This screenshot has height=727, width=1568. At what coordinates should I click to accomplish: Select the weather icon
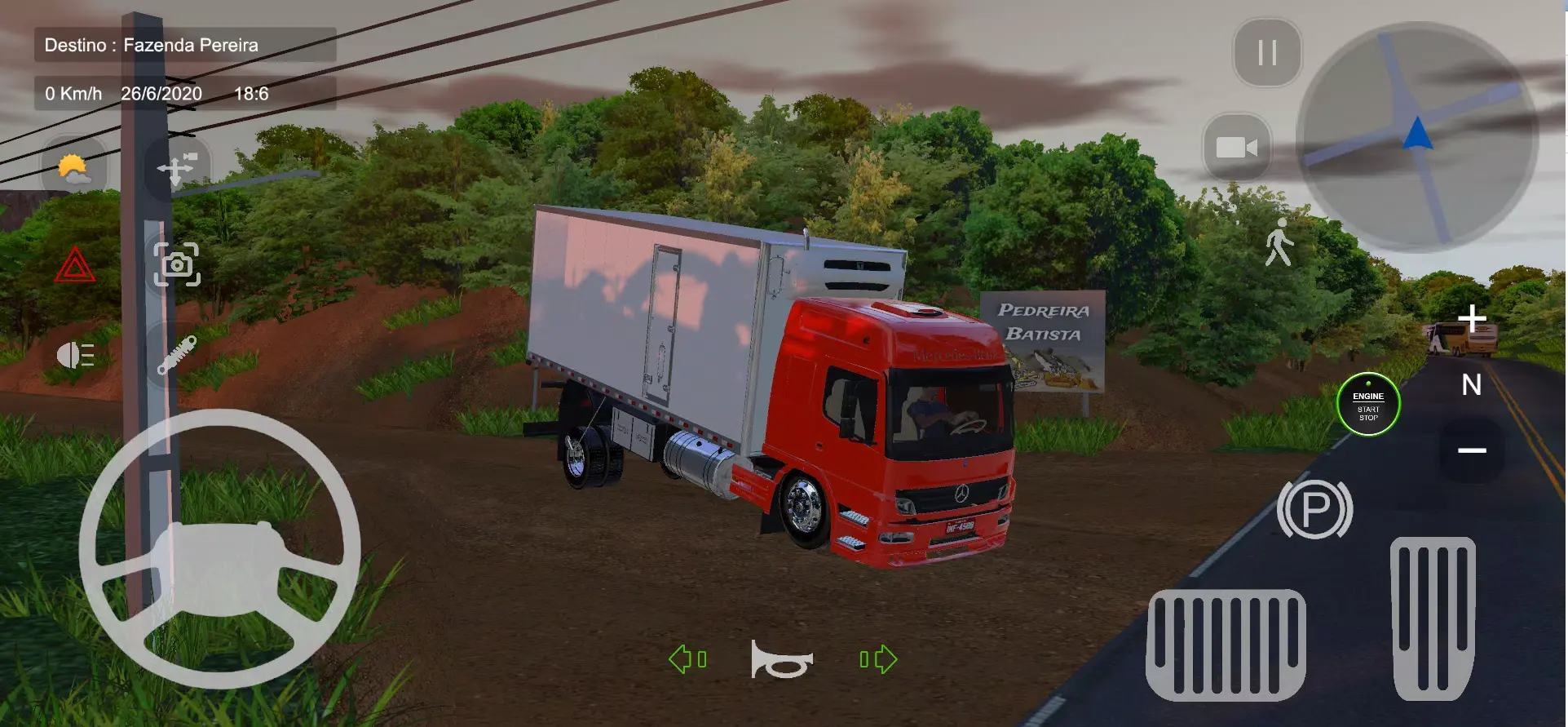[74, 166]
